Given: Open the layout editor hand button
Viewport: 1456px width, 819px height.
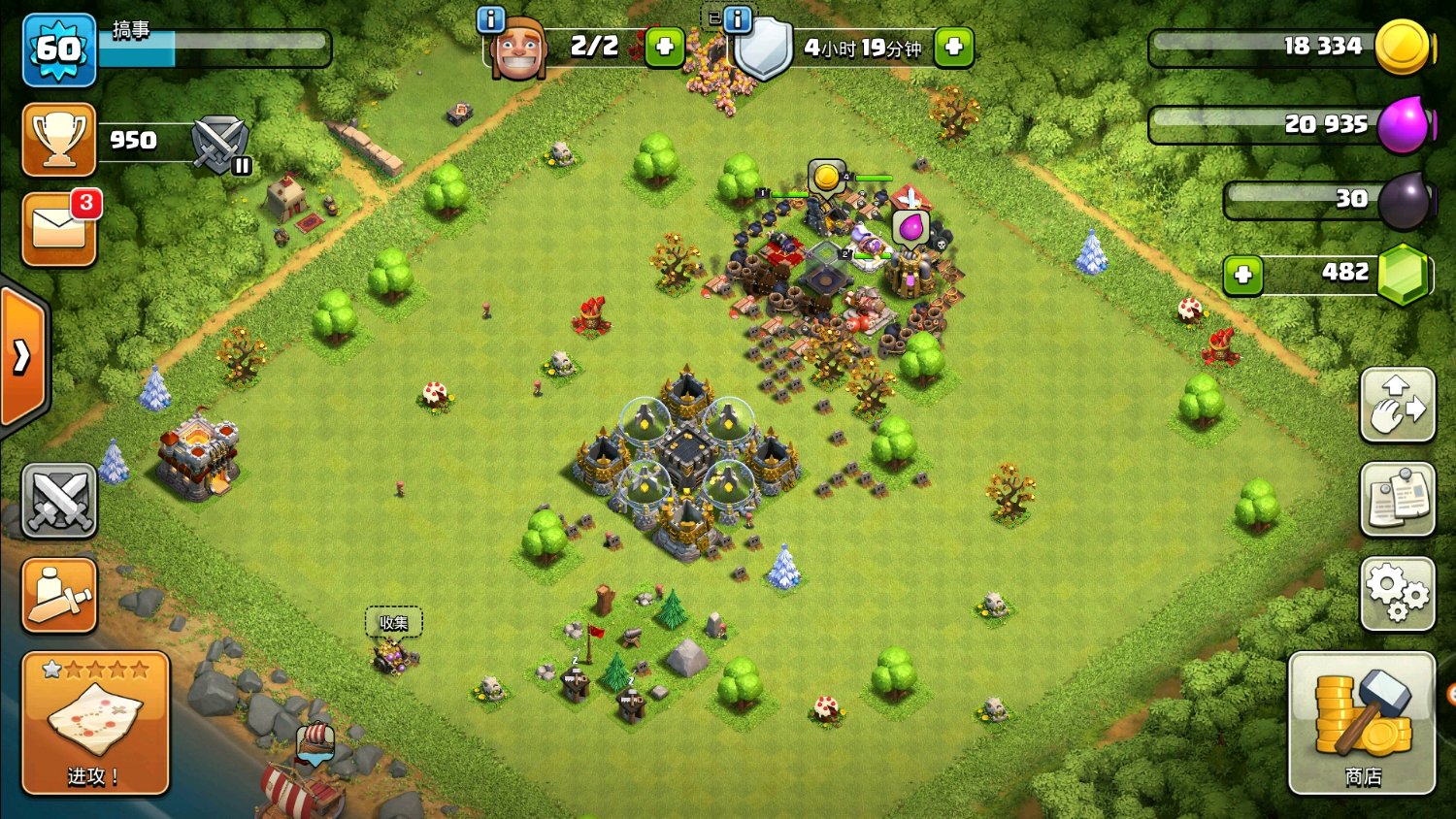Looking at the screenshot, I should [1398, 406].
